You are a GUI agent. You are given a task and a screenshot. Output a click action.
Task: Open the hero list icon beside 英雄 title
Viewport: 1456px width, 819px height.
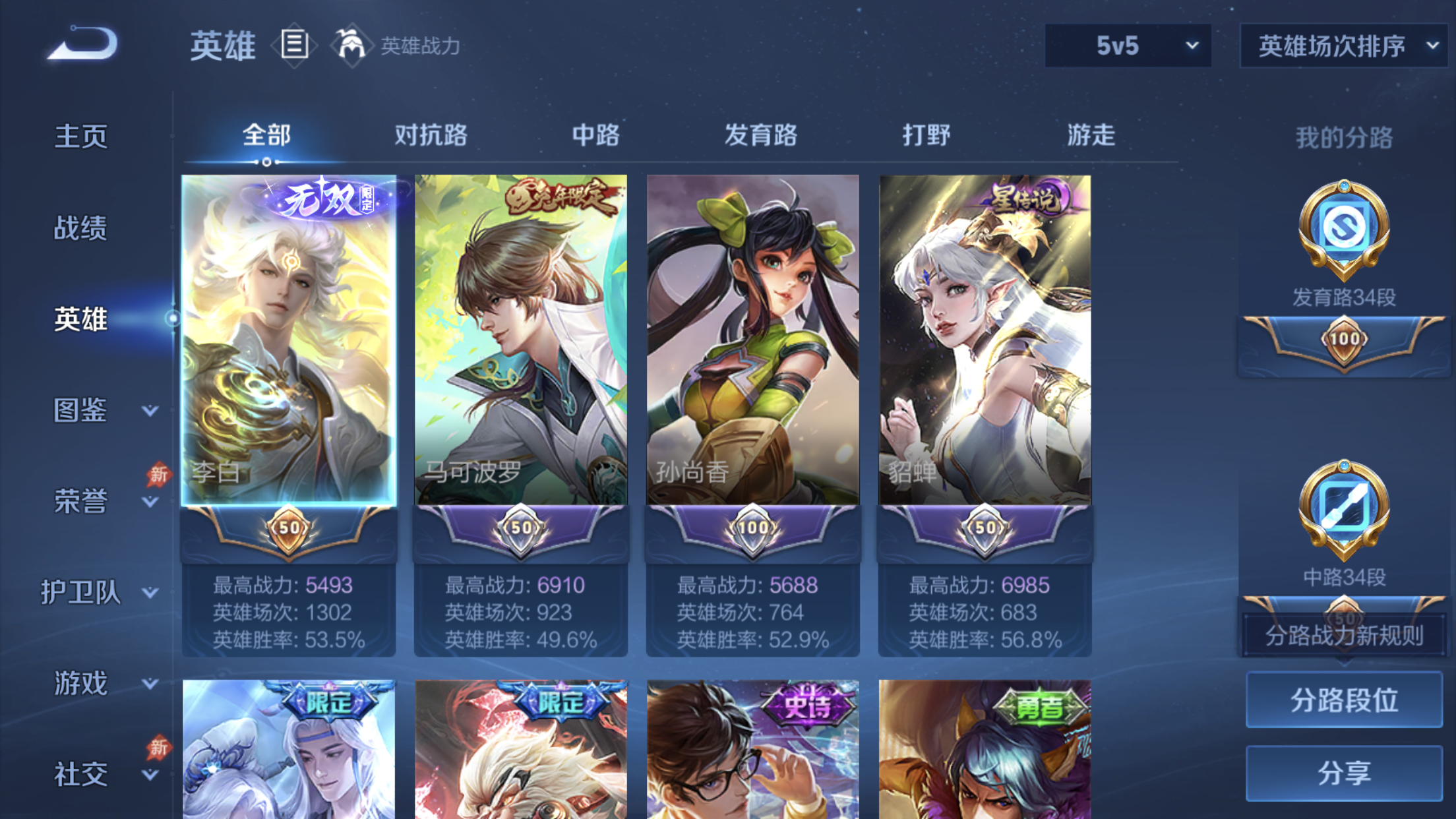tap(293, 44)
